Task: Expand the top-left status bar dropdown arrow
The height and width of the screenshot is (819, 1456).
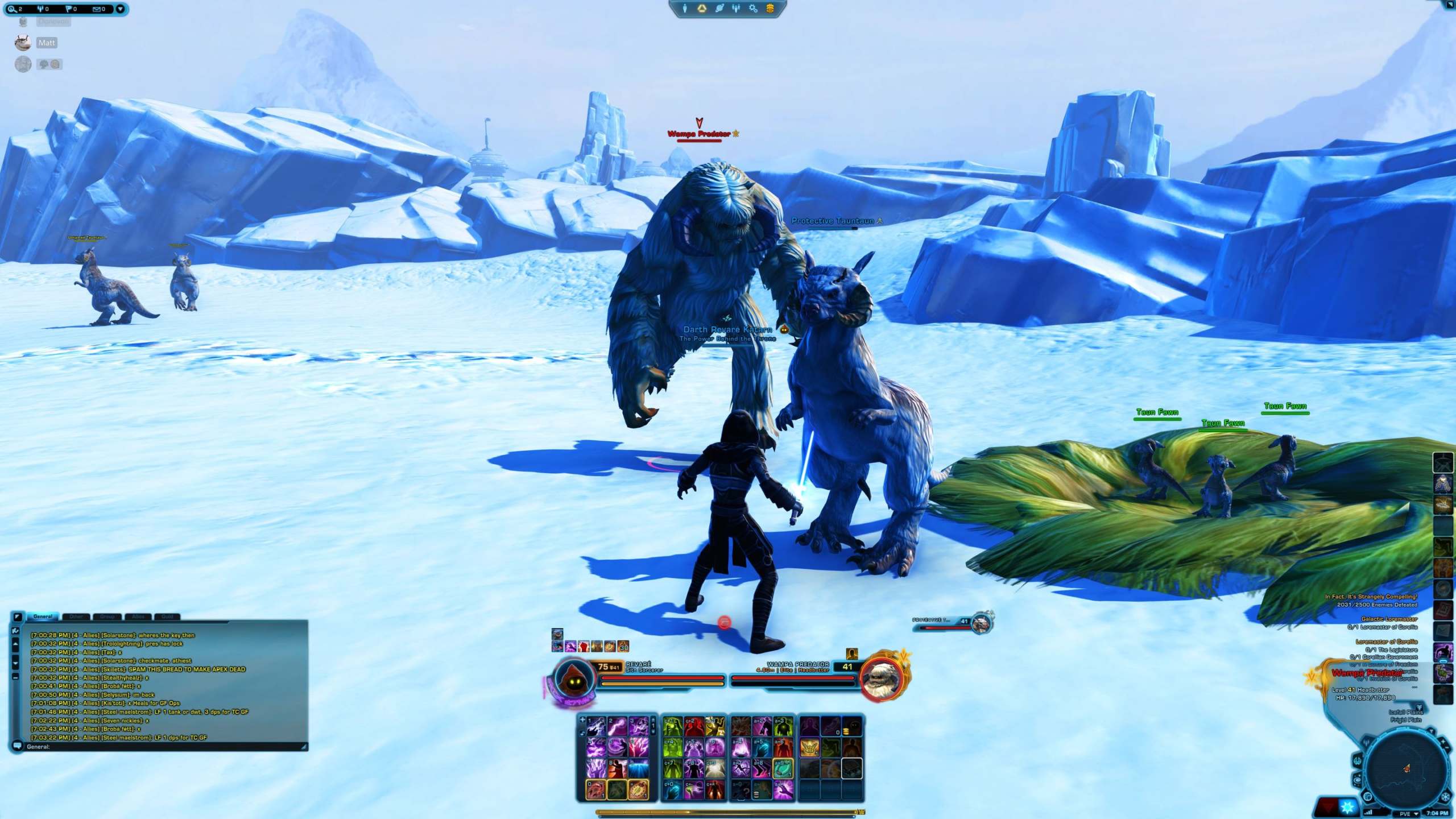Action: [120, 9]
